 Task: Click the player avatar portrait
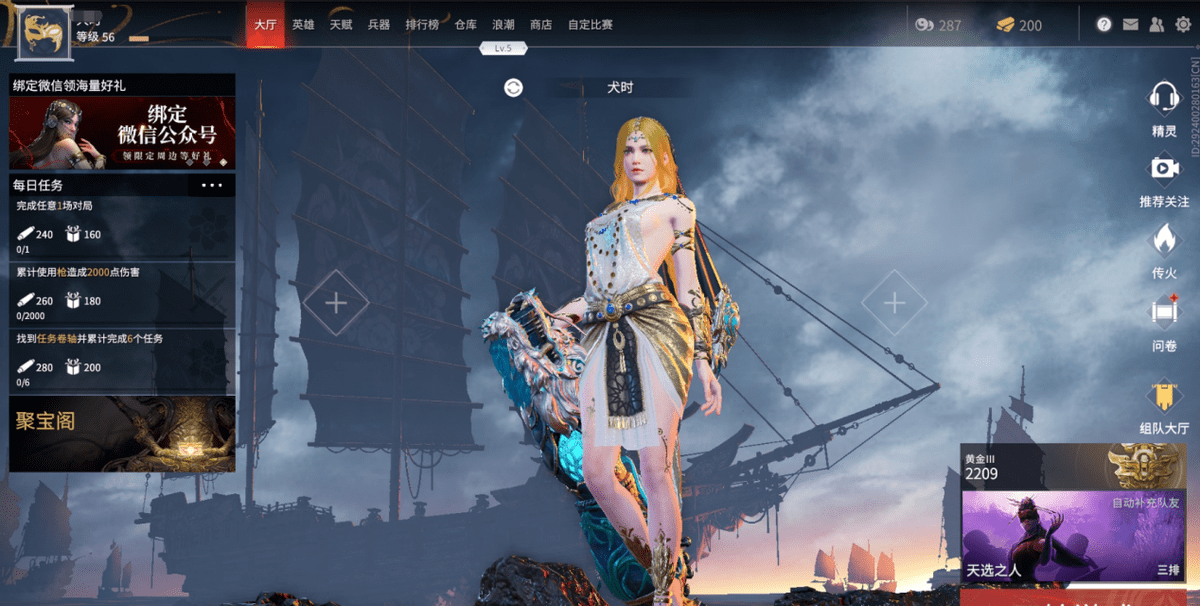tap(43, 33)
